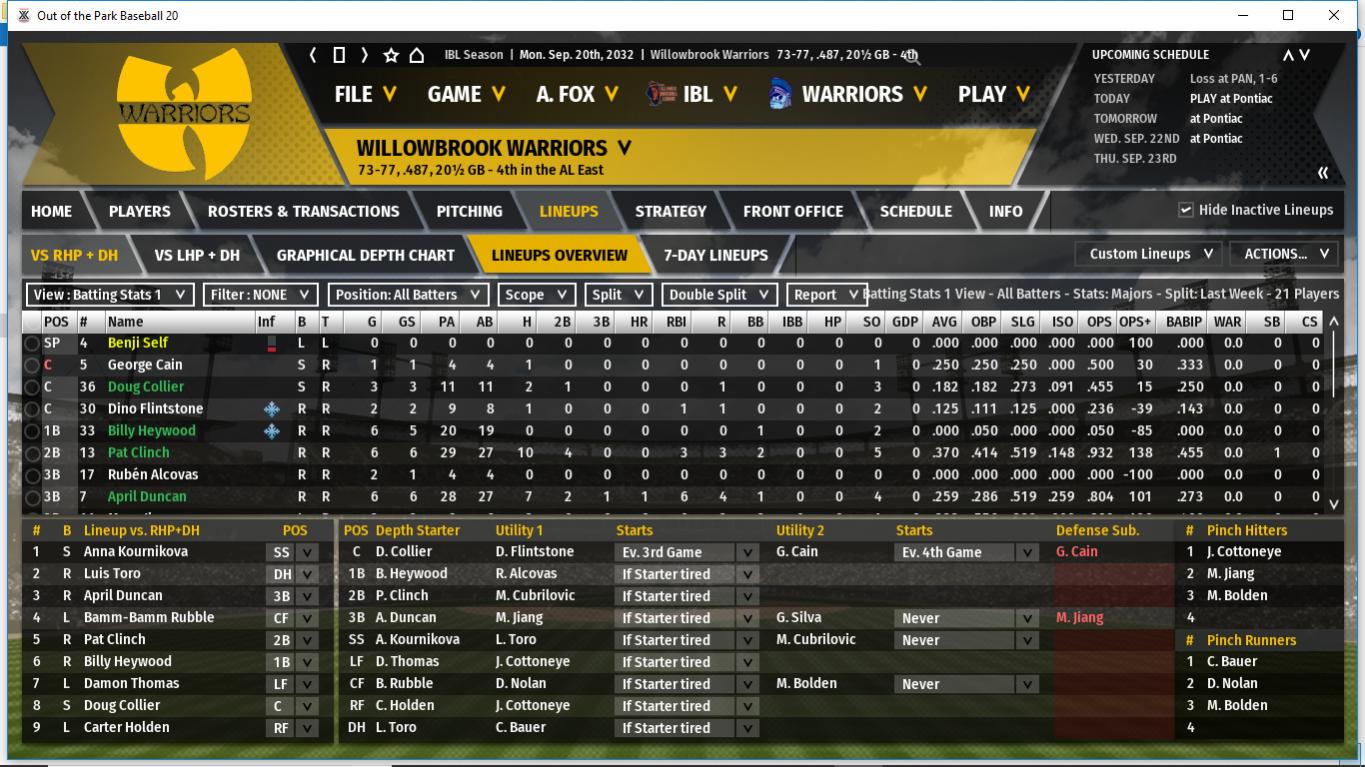Change the Position: All Batters filter
This screenshot has width=1365, height=767.
[409, 295]
